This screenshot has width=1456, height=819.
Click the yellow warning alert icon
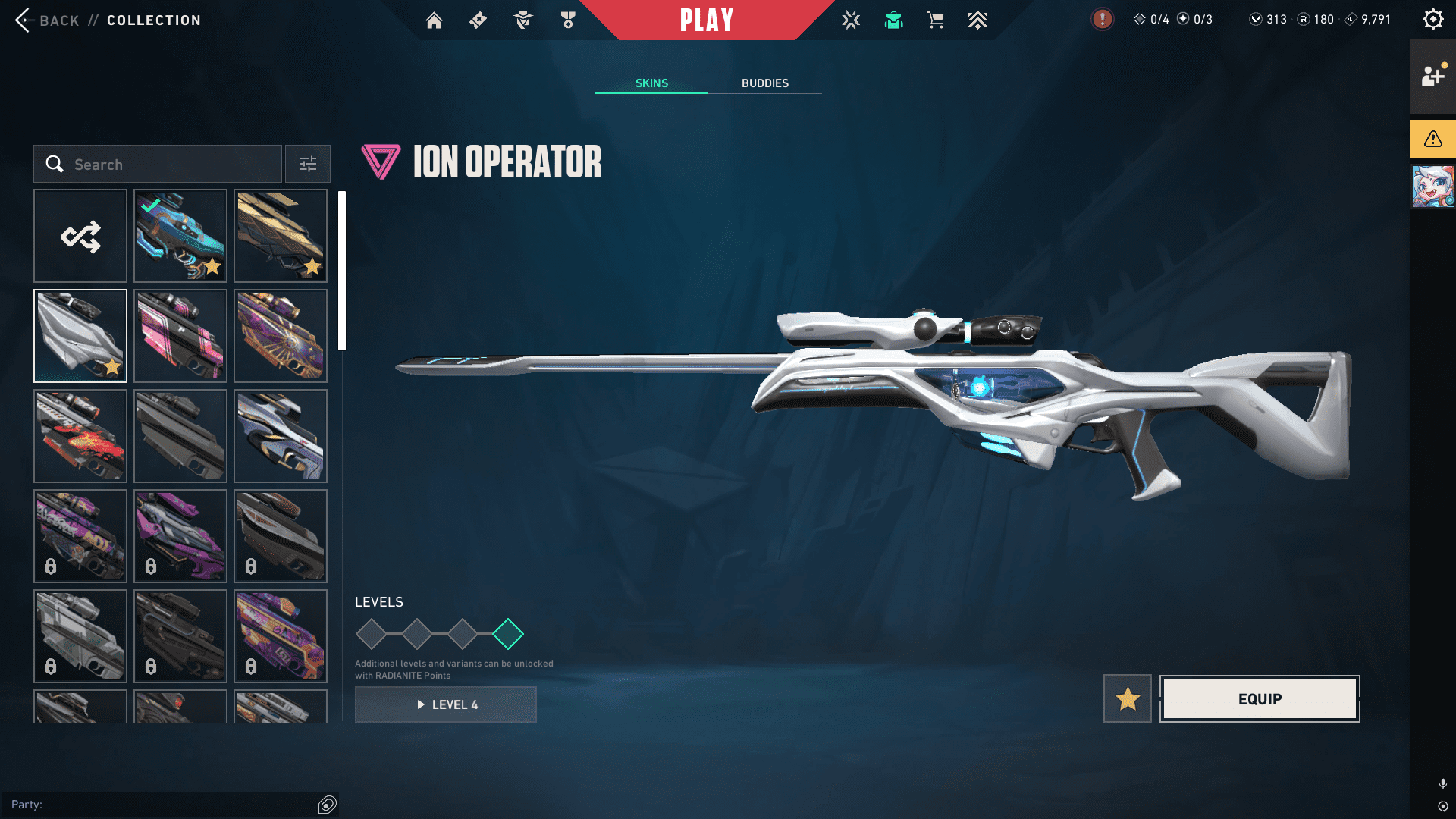1432,139
